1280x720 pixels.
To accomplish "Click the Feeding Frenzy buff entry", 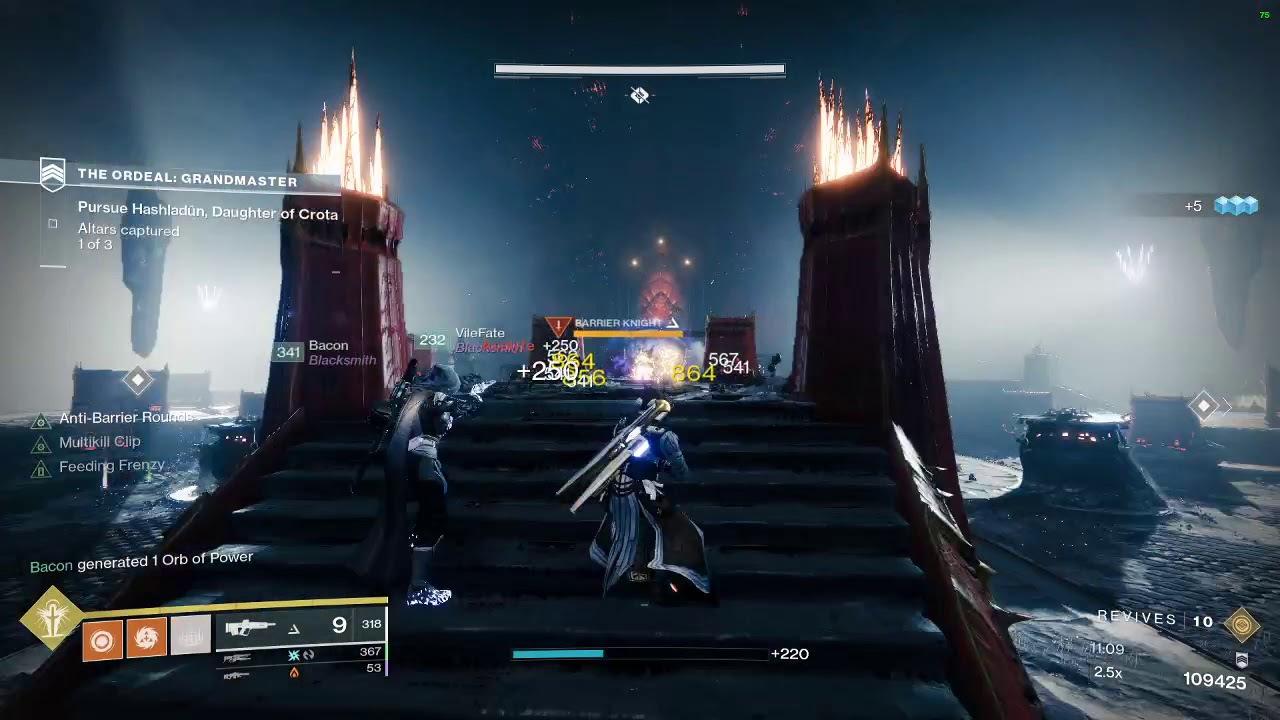I will coord(111,466).
